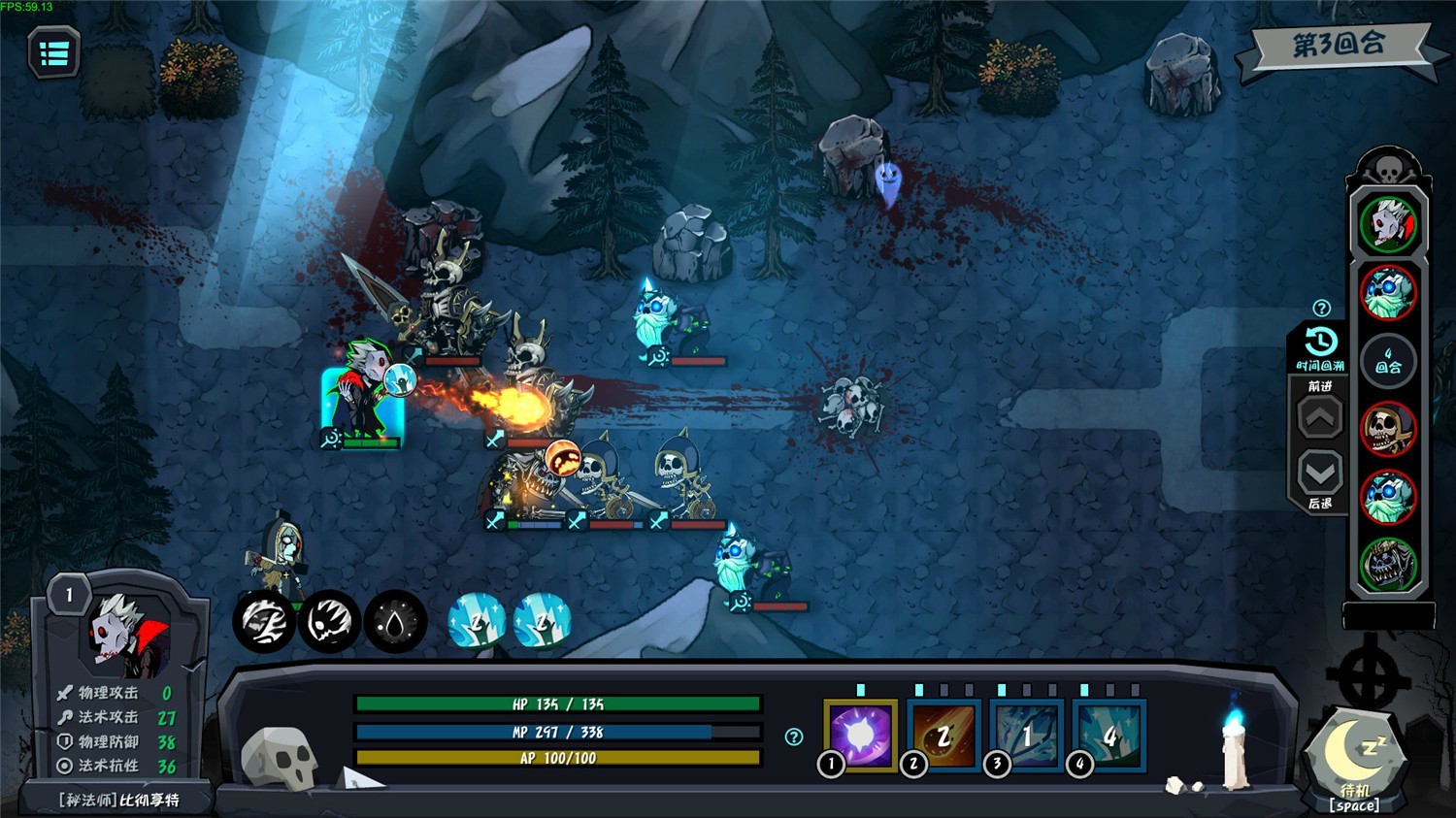Open the list menu button
This screenshot has height=818, width=1456.
[53, 53]
